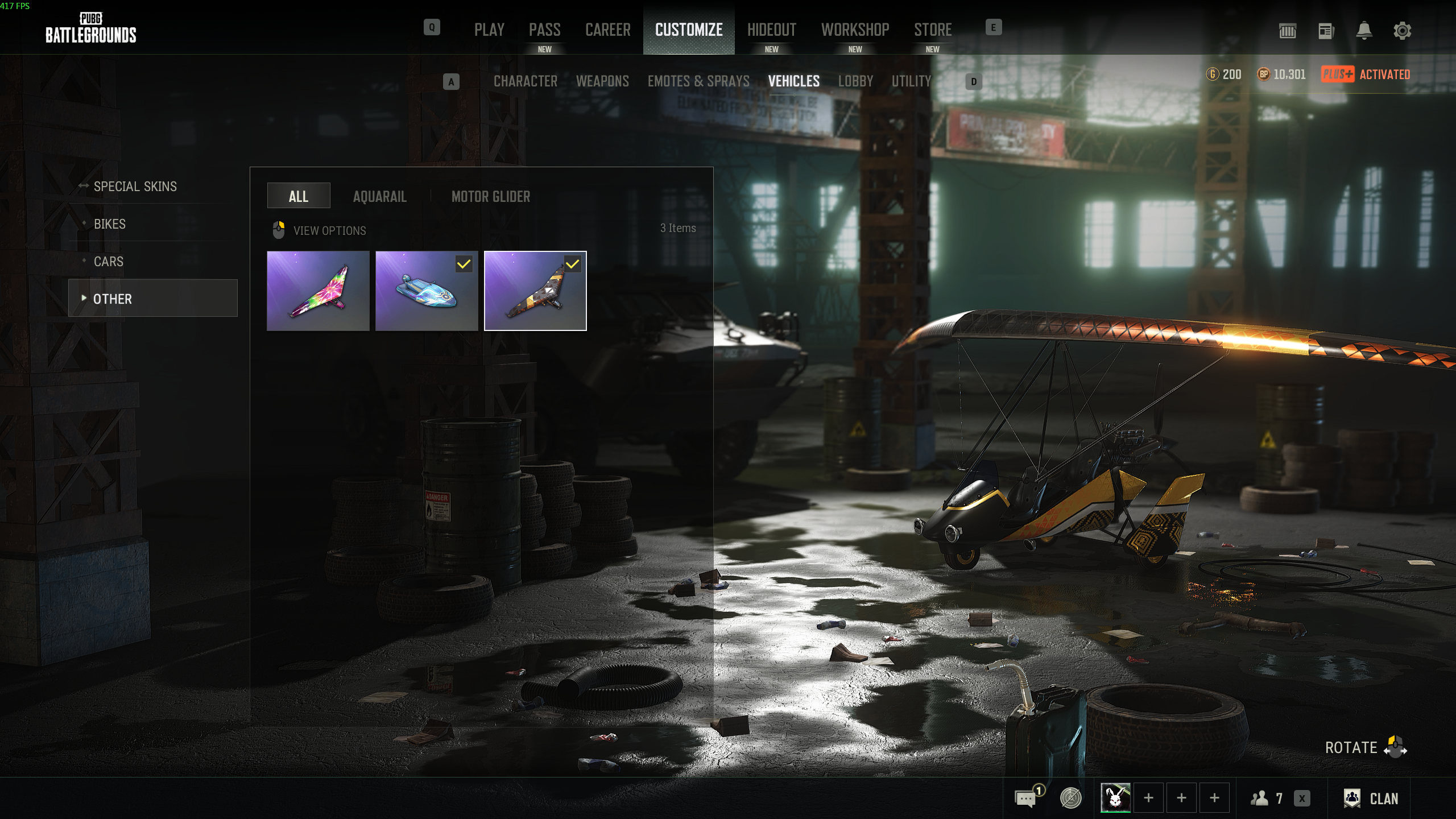The width and height of the screenshot is (1456, 819).
Task: Choose the Bikes vehicle category
Action: pyautogui.click(x=110, y=224)
